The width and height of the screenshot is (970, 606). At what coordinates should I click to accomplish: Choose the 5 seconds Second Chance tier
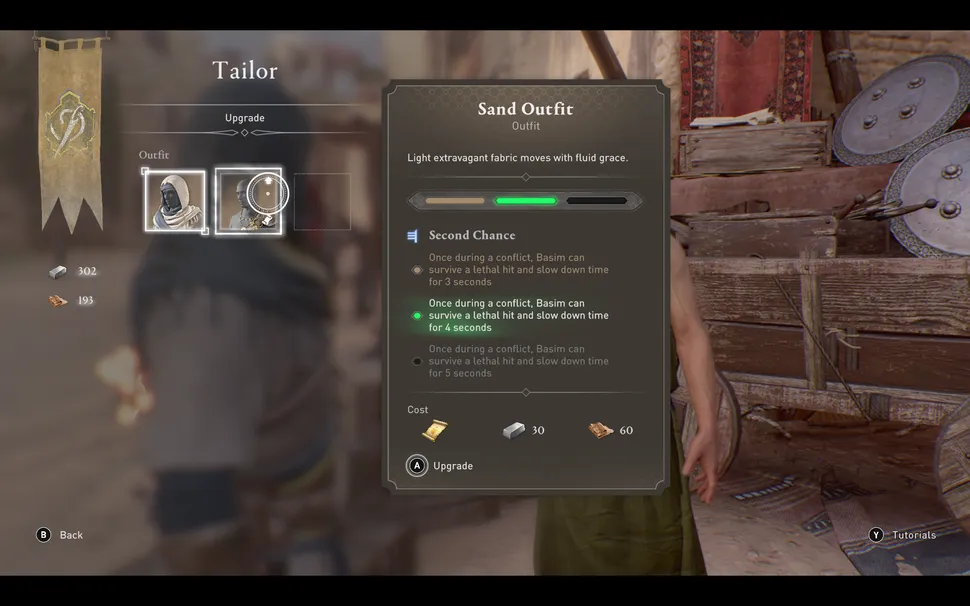click(518, 361)
